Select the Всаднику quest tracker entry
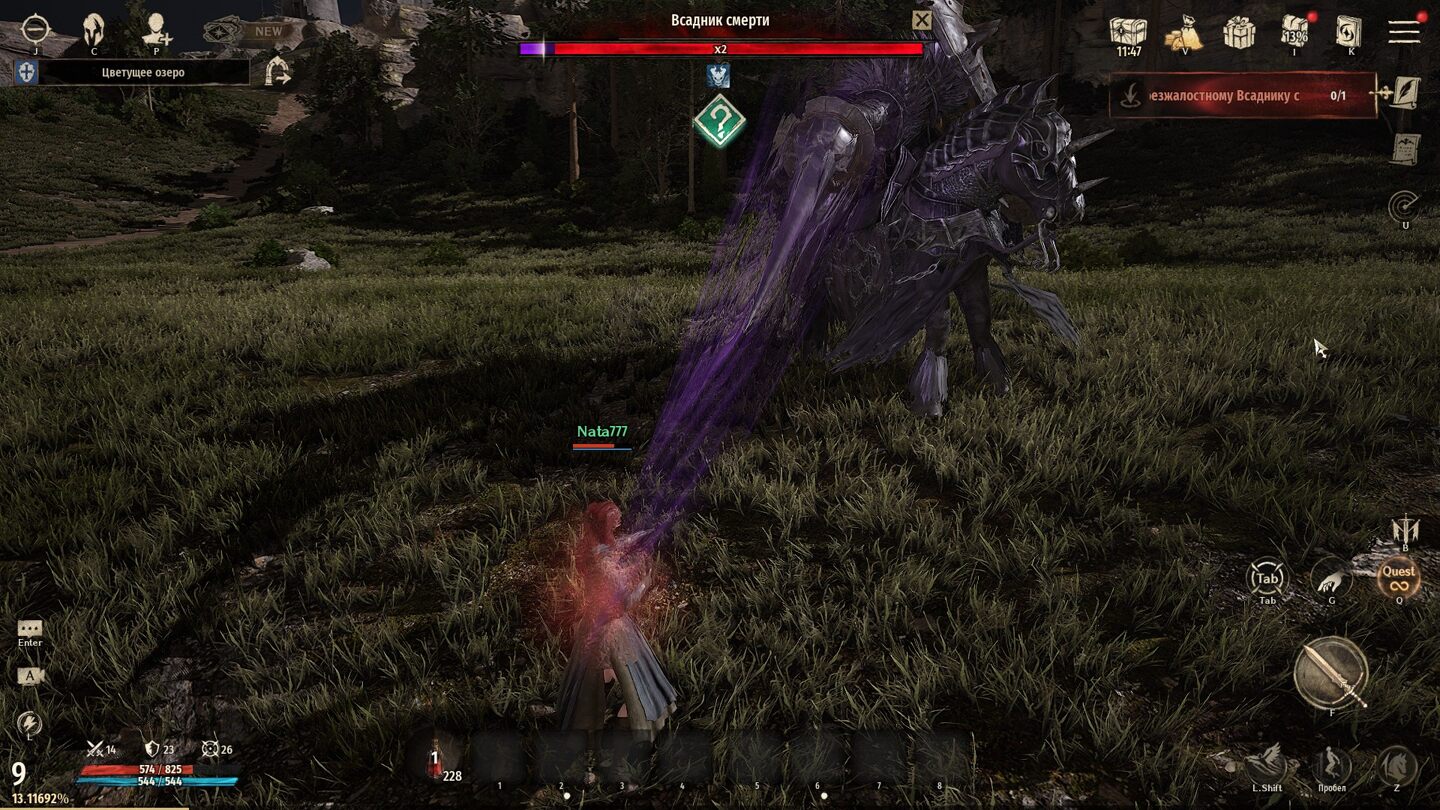 pyautogui.click(x=1243, y=96)
